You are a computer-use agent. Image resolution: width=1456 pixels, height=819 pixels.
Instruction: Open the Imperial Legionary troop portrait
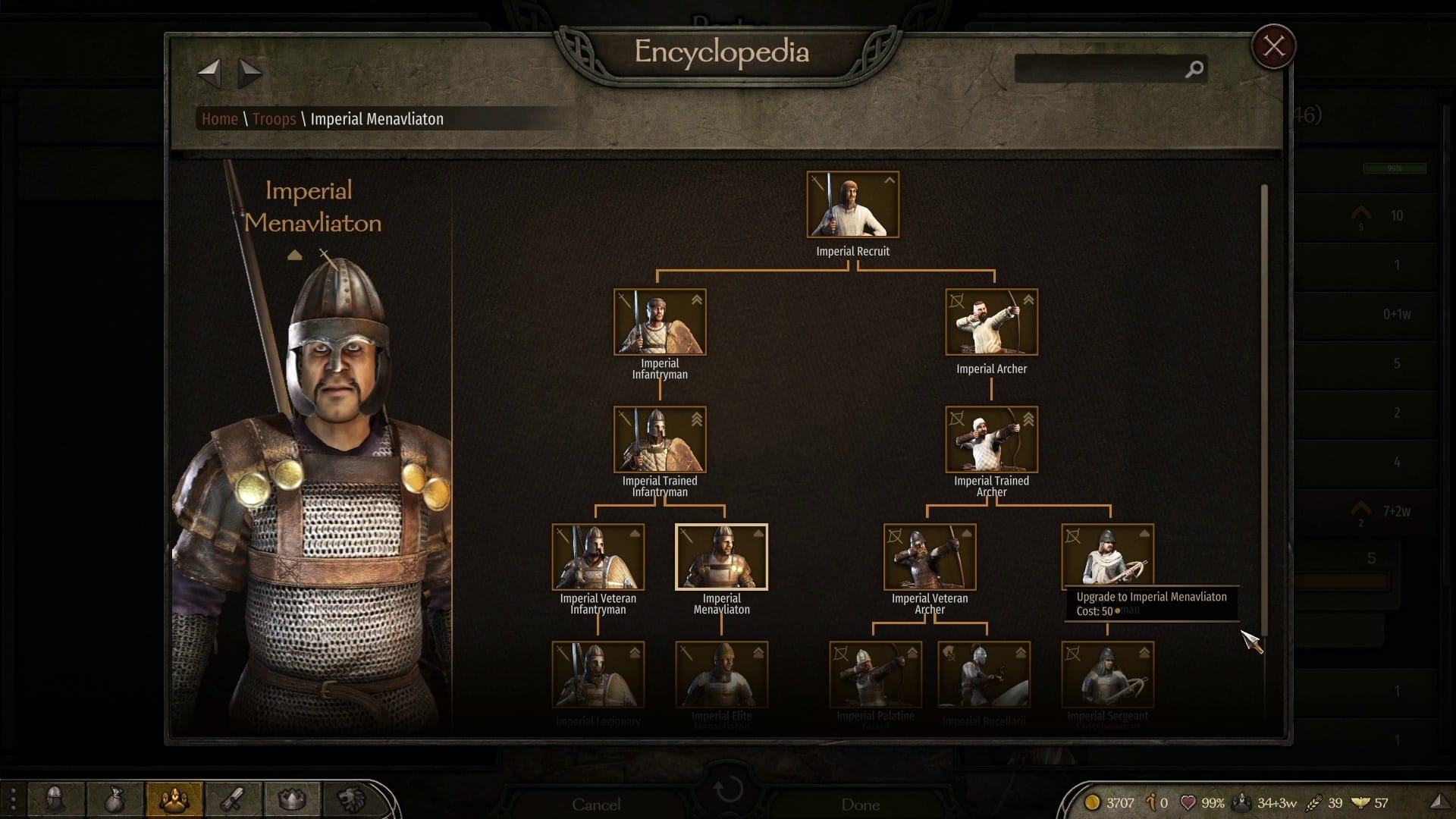[x=598, y=675]
